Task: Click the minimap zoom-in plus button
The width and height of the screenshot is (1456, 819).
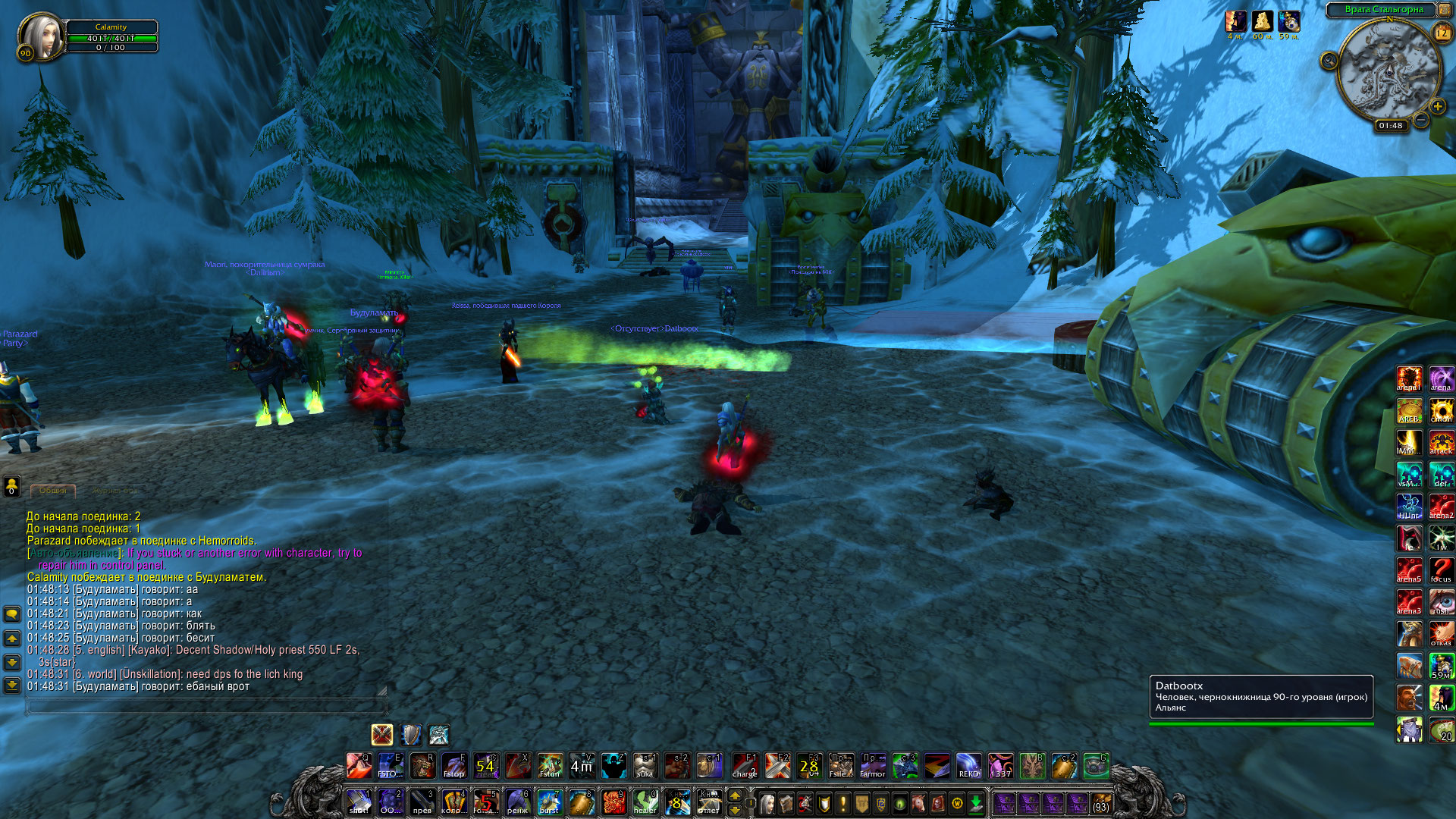Action: click(1437, 107)
